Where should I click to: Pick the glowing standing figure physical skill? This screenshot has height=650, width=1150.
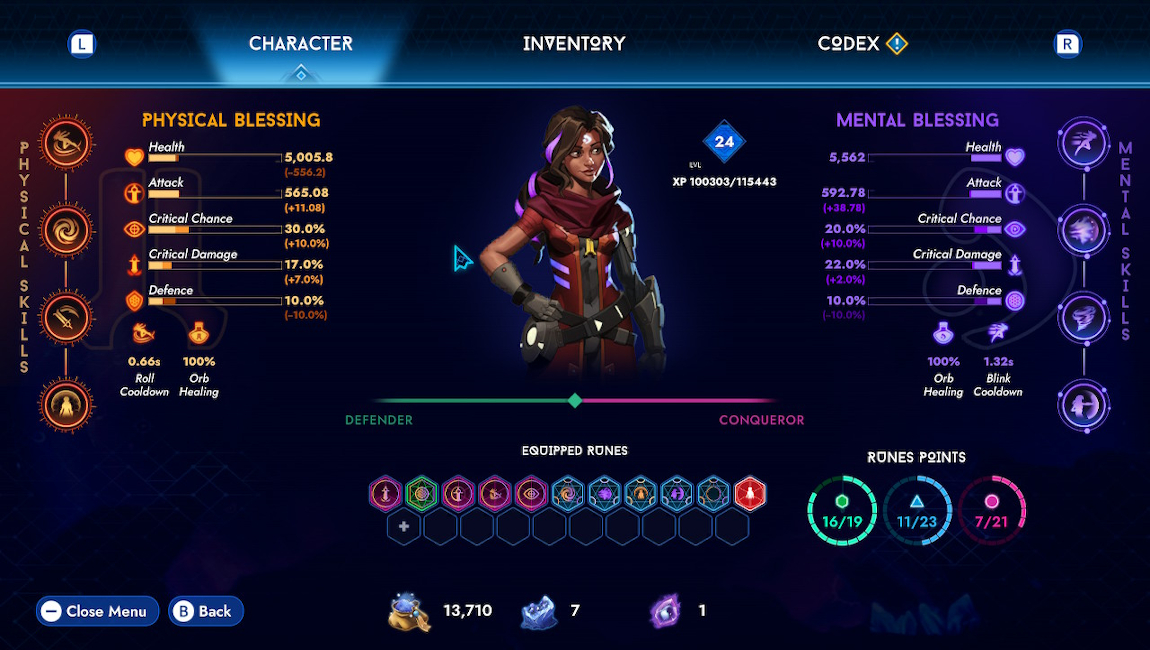coord(68,405)
